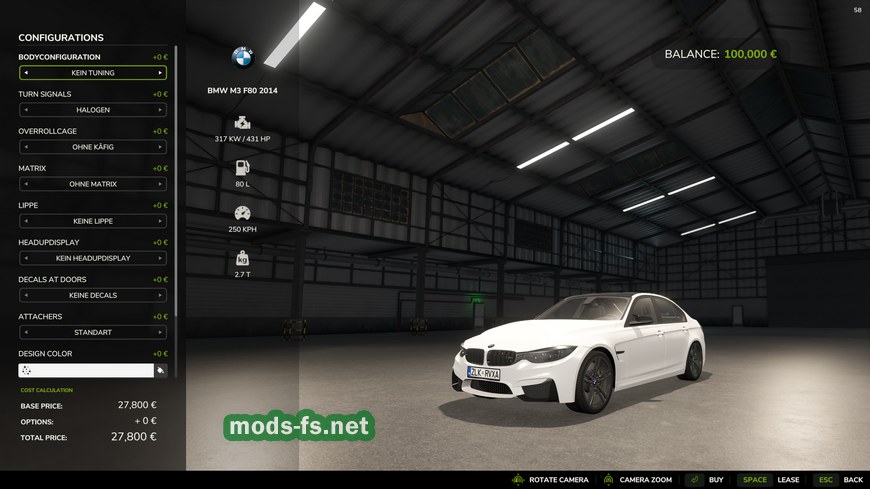Switch turn signals to next option after Halogen
The image size is (870, 489).
point(160,110)
